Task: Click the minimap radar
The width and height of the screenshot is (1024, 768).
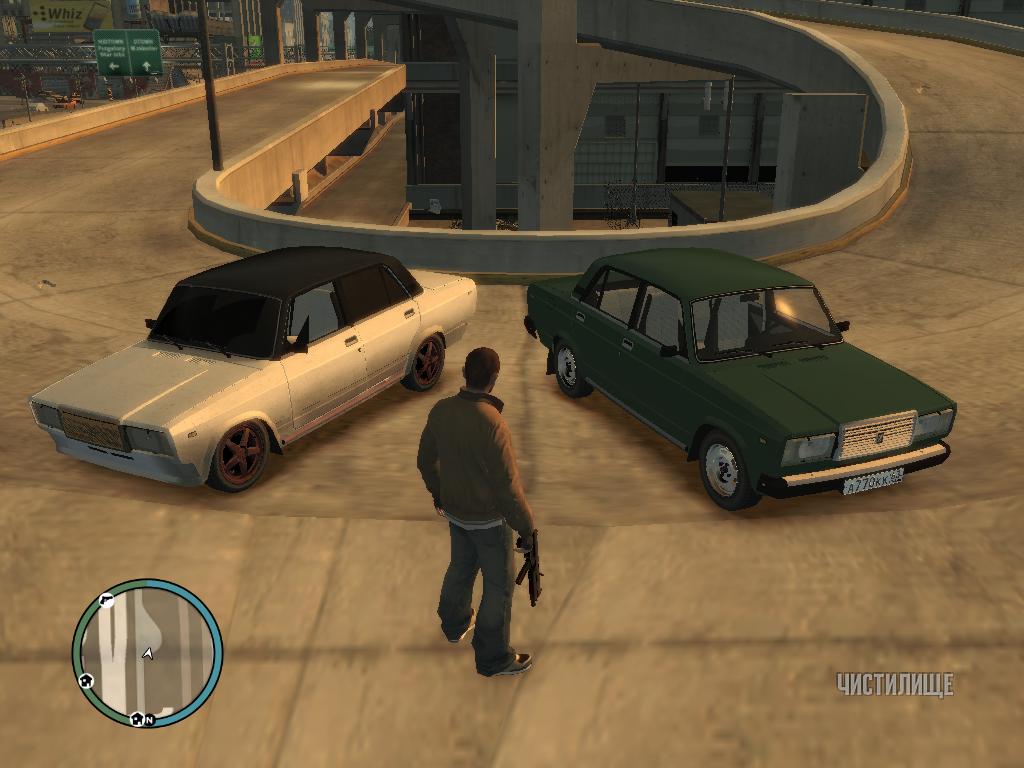Action: coord(147,653)
